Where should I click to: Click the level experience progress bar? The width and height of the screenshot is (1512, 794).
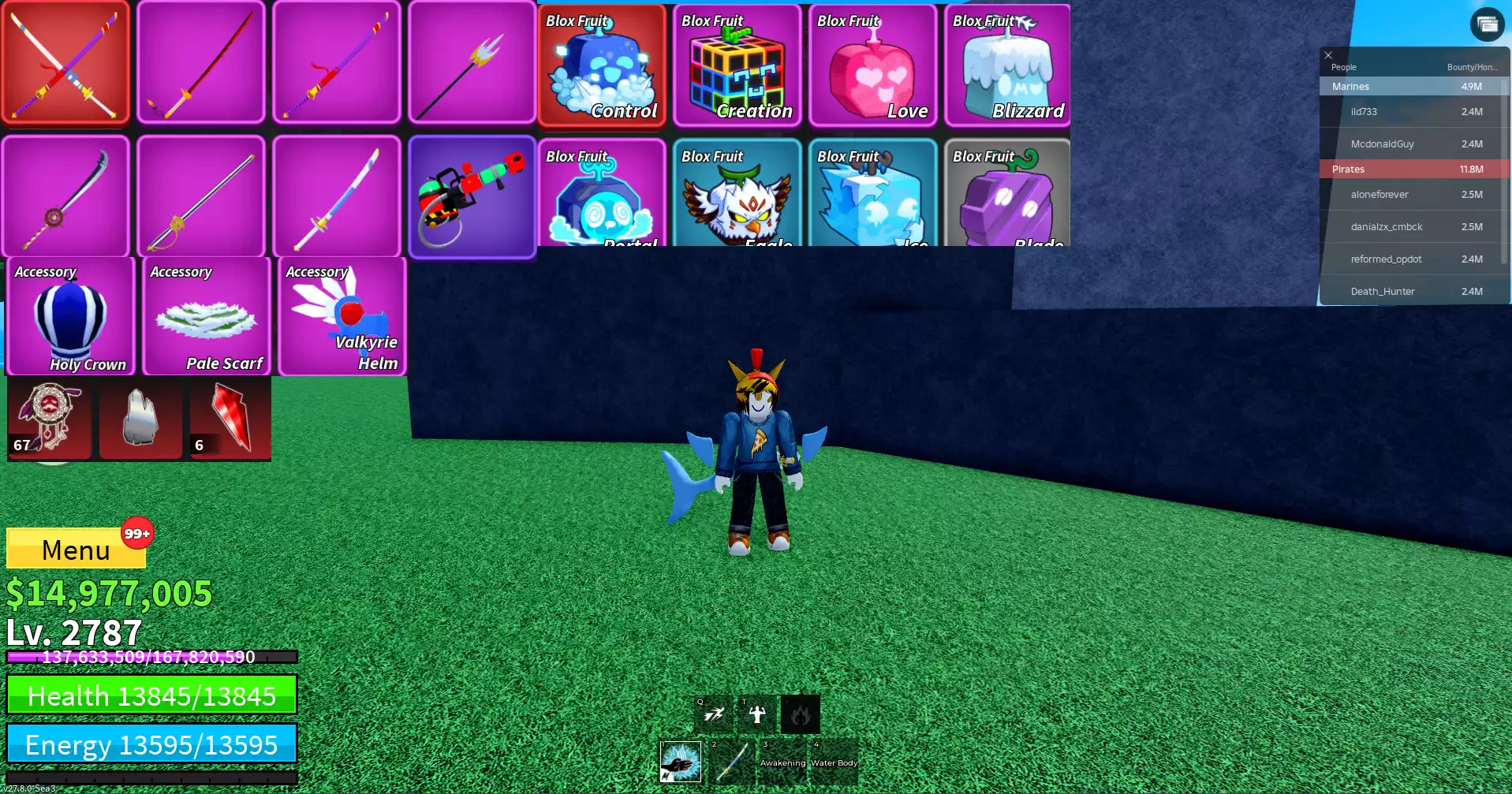150,657
